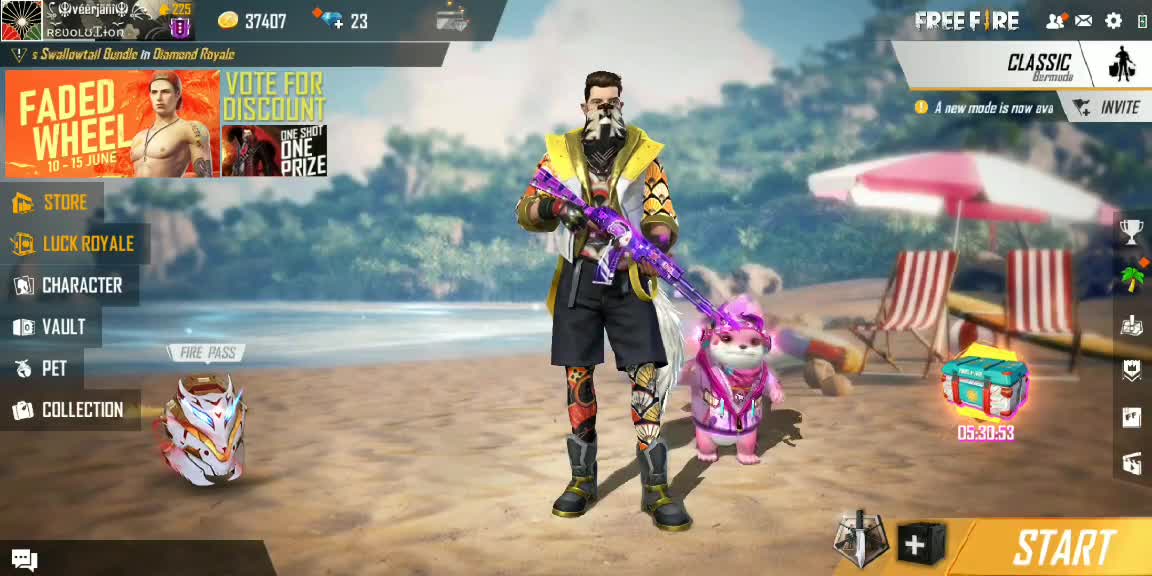Open the Faded Wheel event banner
The image size is (1152, 576).
(x=111, y=124)
